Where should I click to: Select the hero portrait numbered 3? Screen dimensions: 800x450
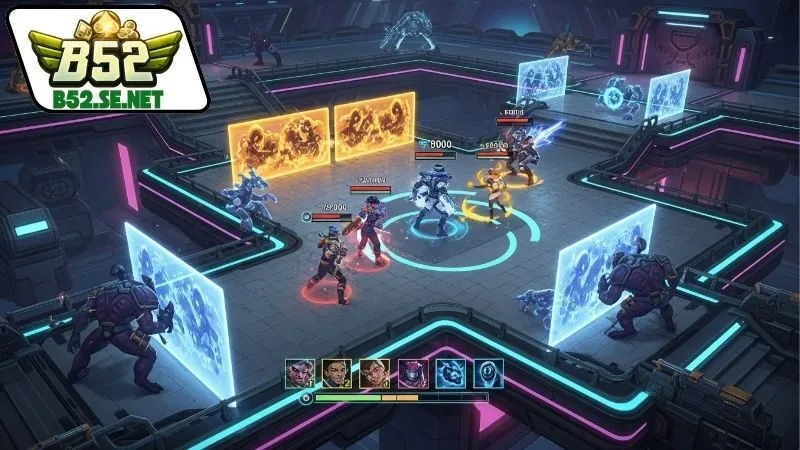[374, 373]
